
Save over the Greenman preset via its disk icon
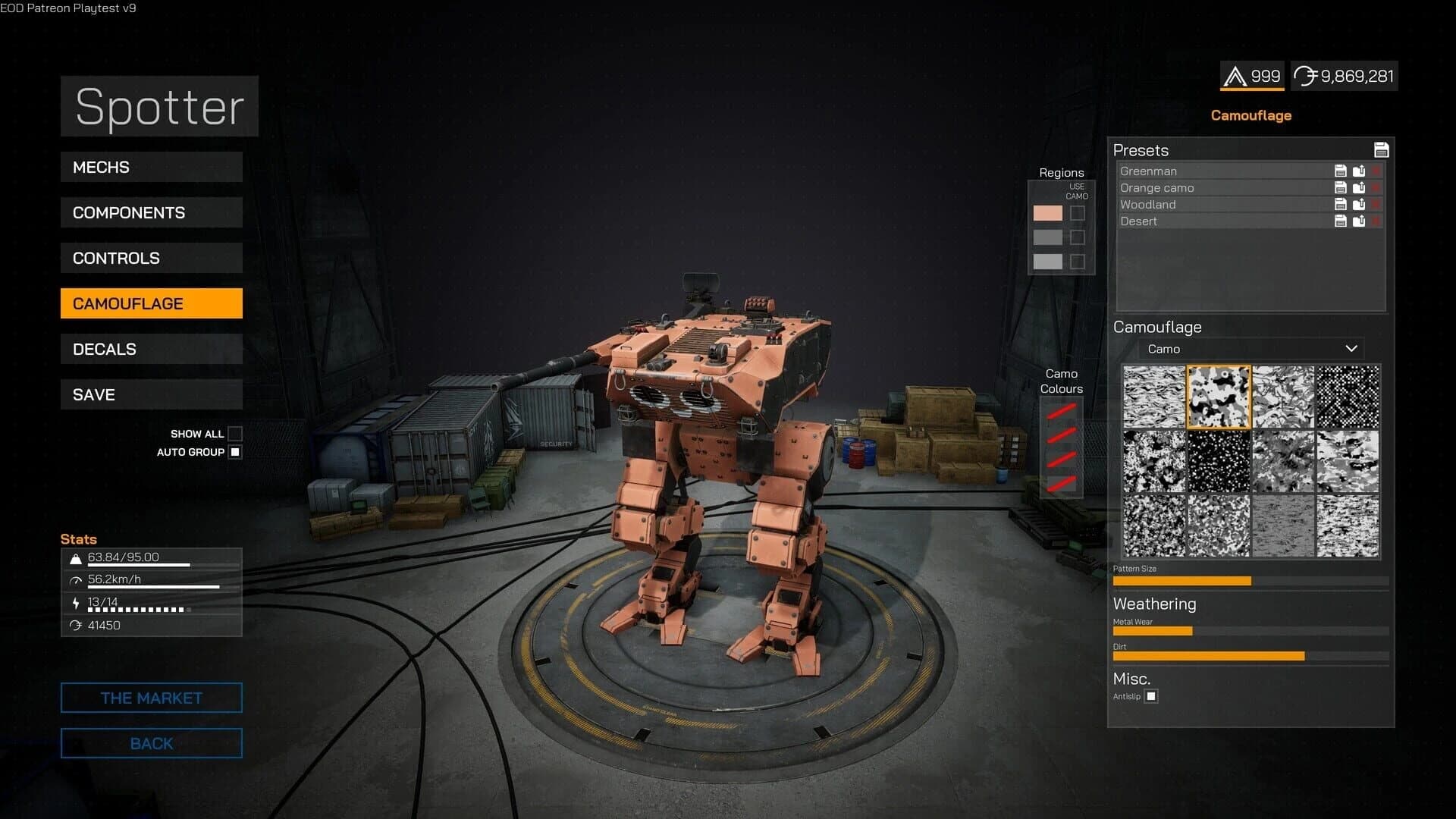click(1340, 171)
